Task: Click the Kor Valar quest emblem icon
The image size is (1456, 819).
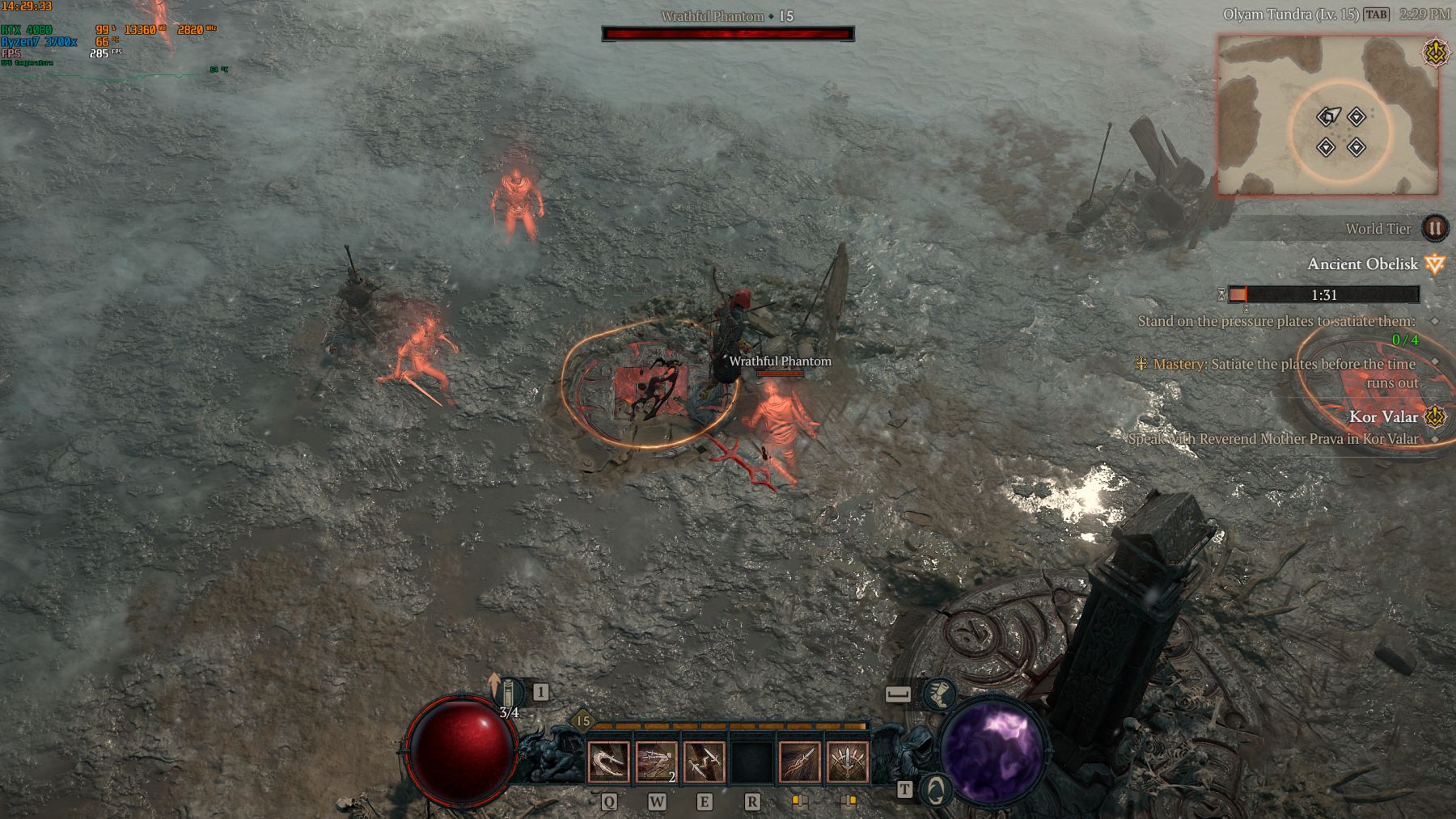Action: (1435, 417)
